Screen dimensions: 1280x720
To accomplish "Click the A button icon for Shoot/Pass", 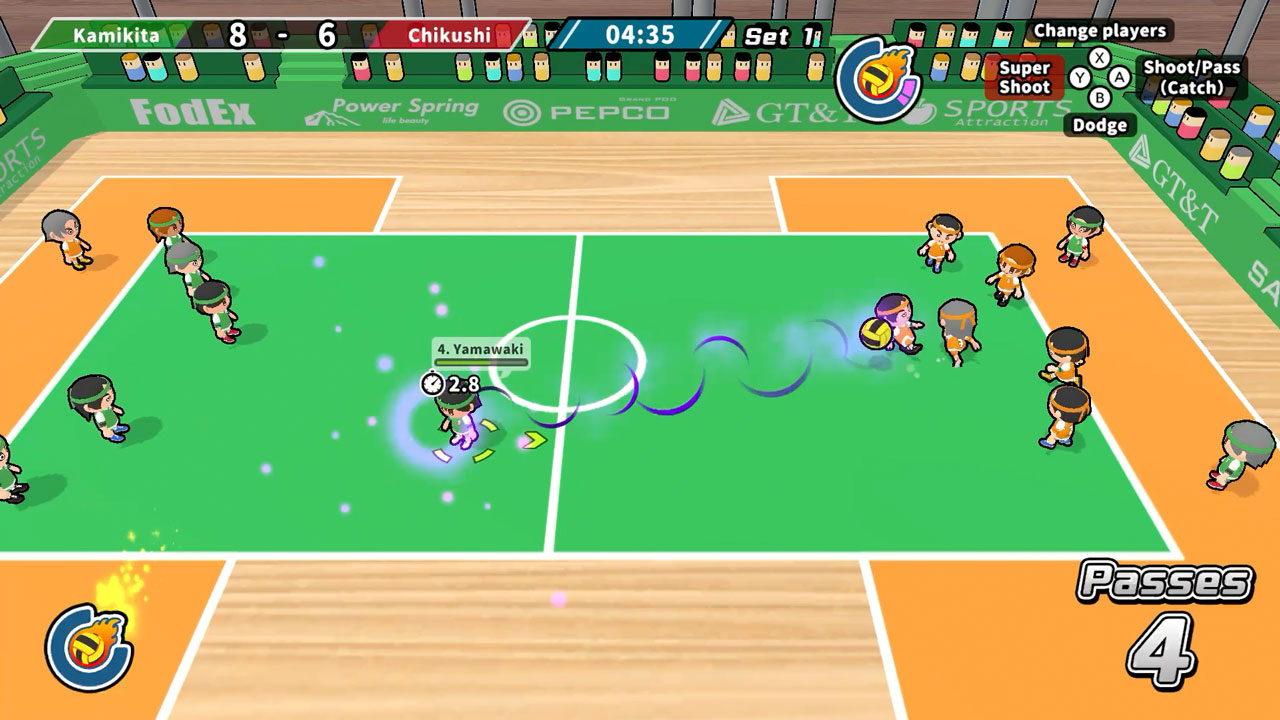I will (1119, 76).
